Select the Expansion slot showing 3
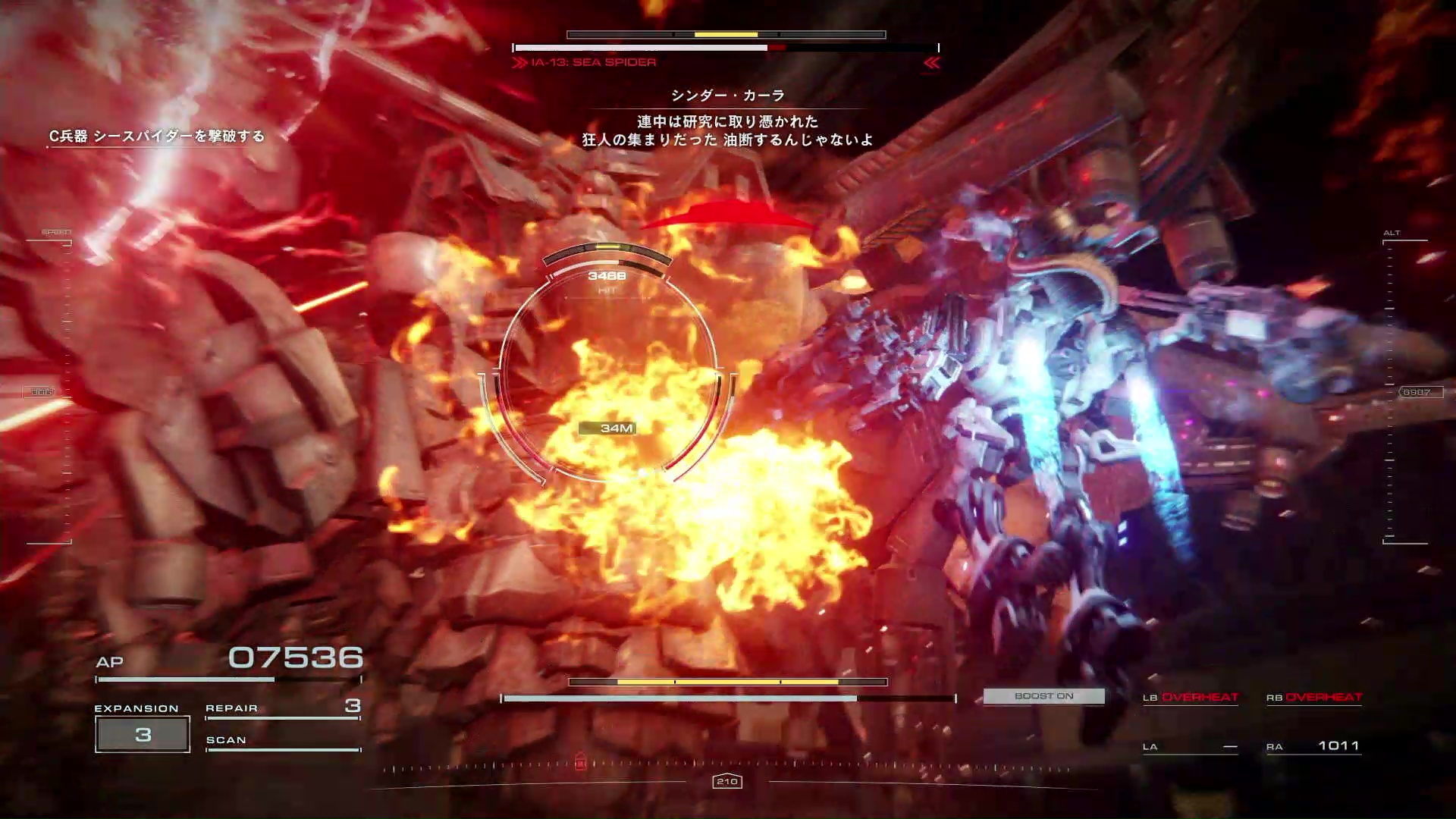 pyautogui.click(x=143, y=734)
